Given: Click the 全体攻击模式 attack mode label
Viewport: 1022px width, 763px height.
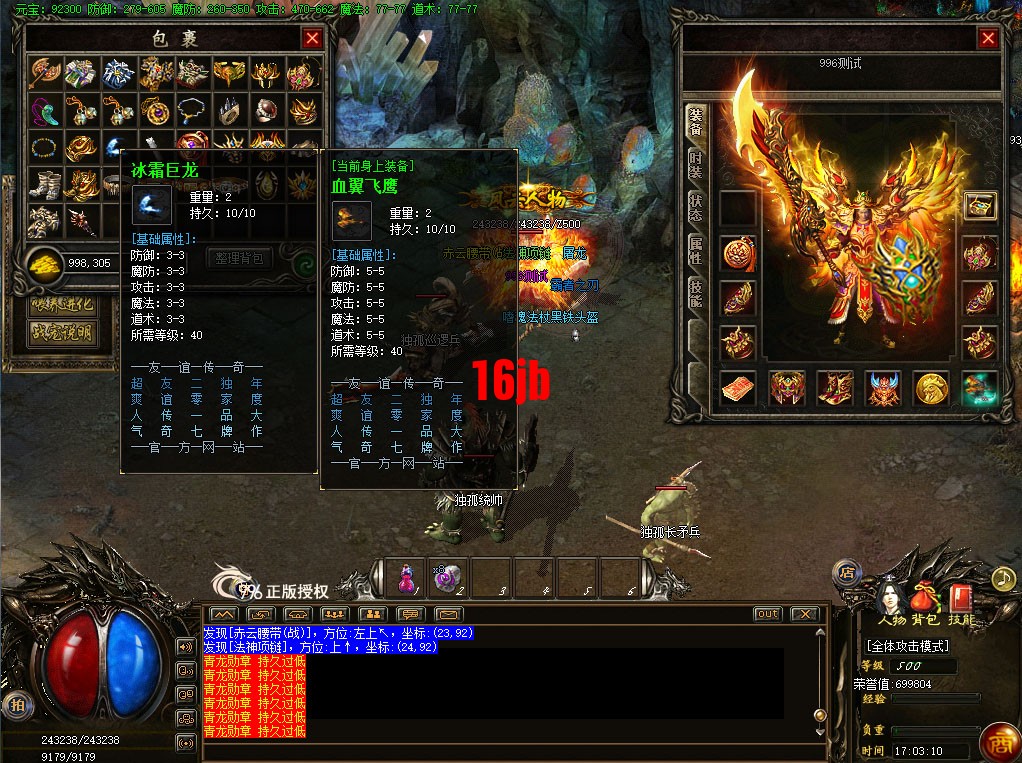Looking at the screenshot, I should pyautogui.click(x=907, y=646).
